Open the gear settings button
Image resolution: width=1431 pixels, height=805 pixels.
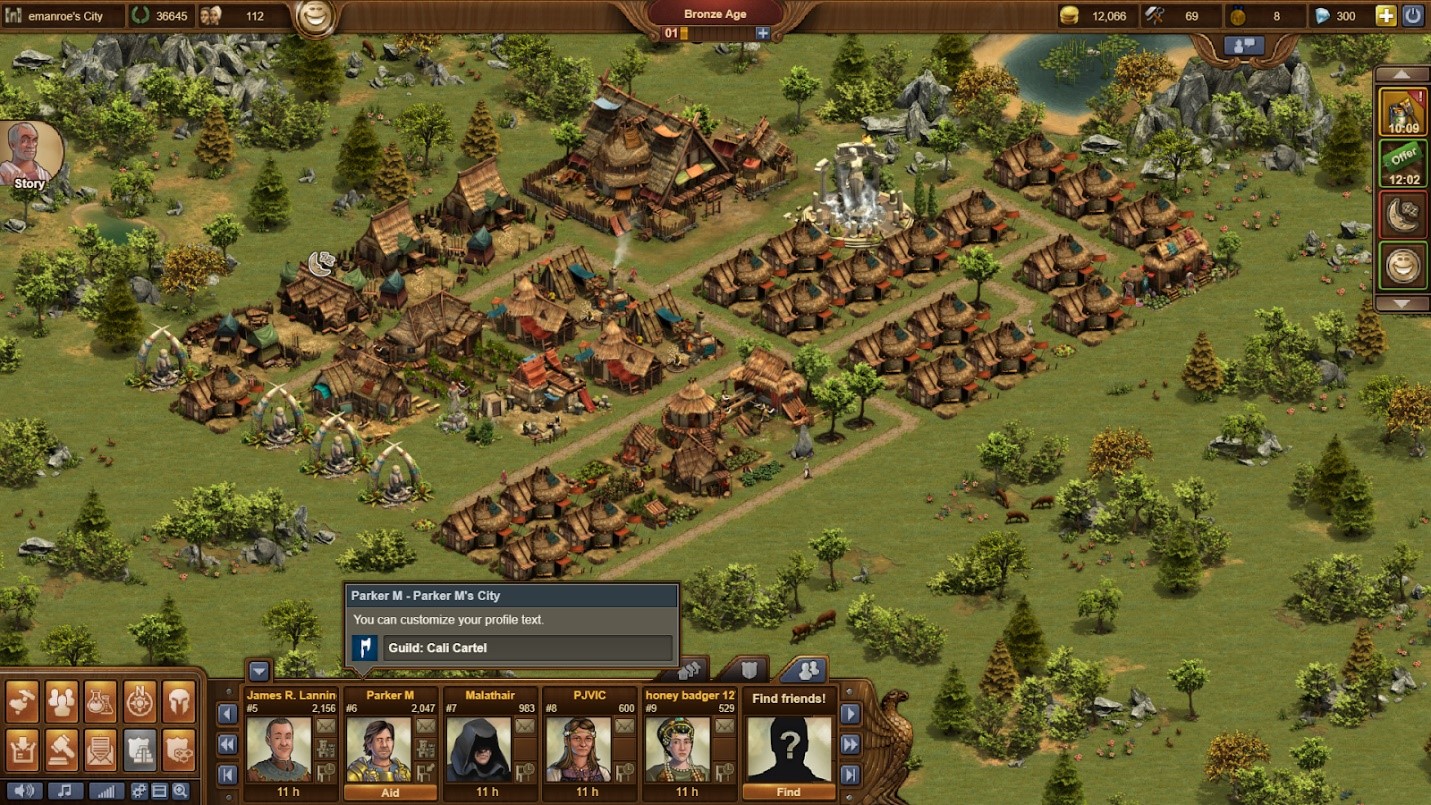tap(139, 791)
